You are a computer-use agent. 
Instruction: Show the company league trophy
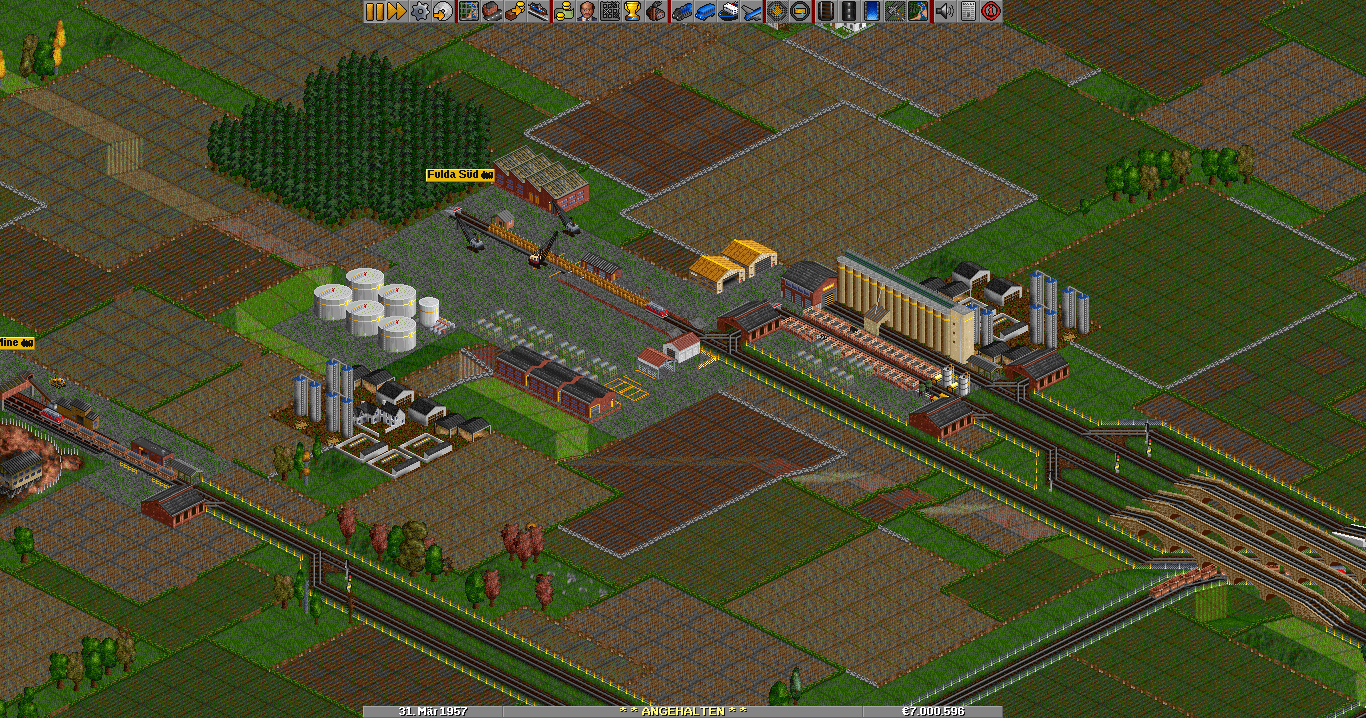click(632, 11)
